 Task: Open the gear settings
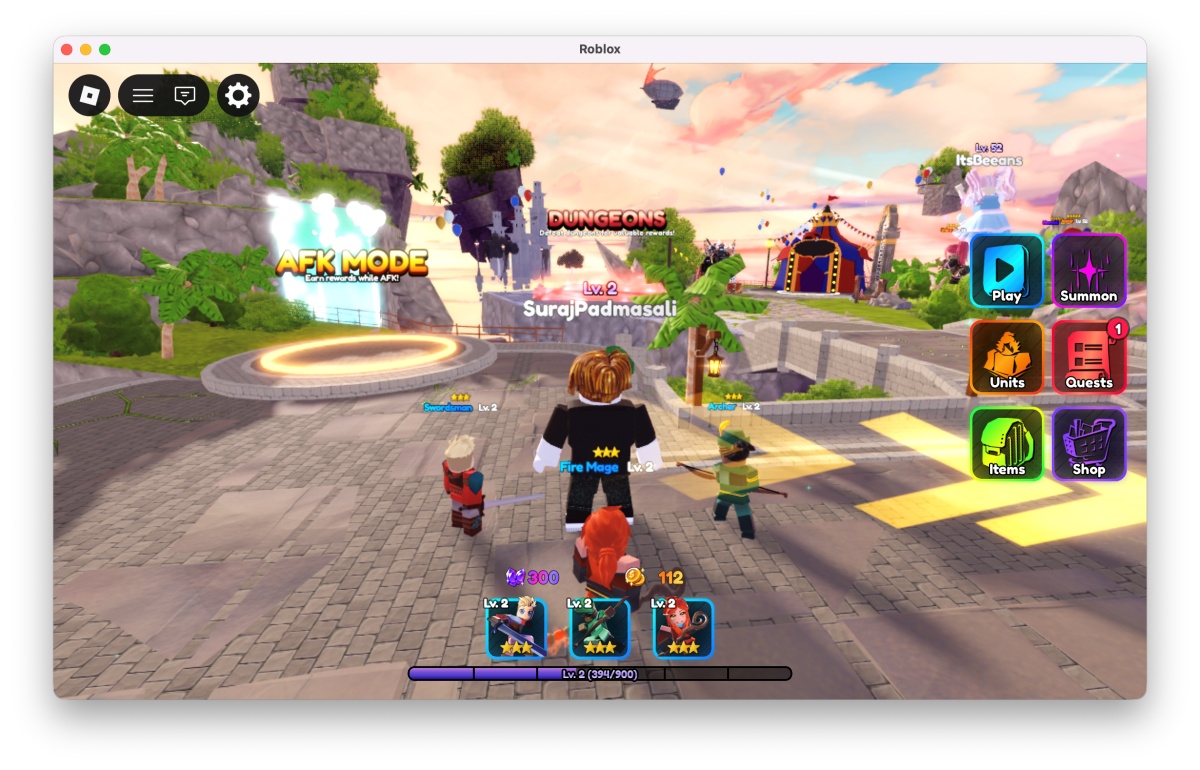(x=238, y=95)
